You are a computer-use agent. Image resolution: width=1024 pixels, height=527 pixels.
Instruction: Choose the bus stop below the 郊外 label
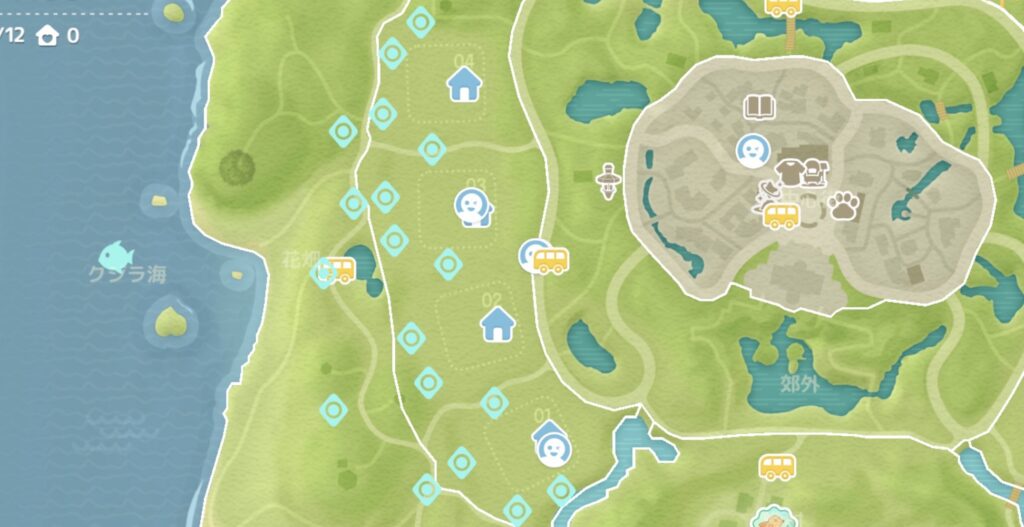[777, 466]
